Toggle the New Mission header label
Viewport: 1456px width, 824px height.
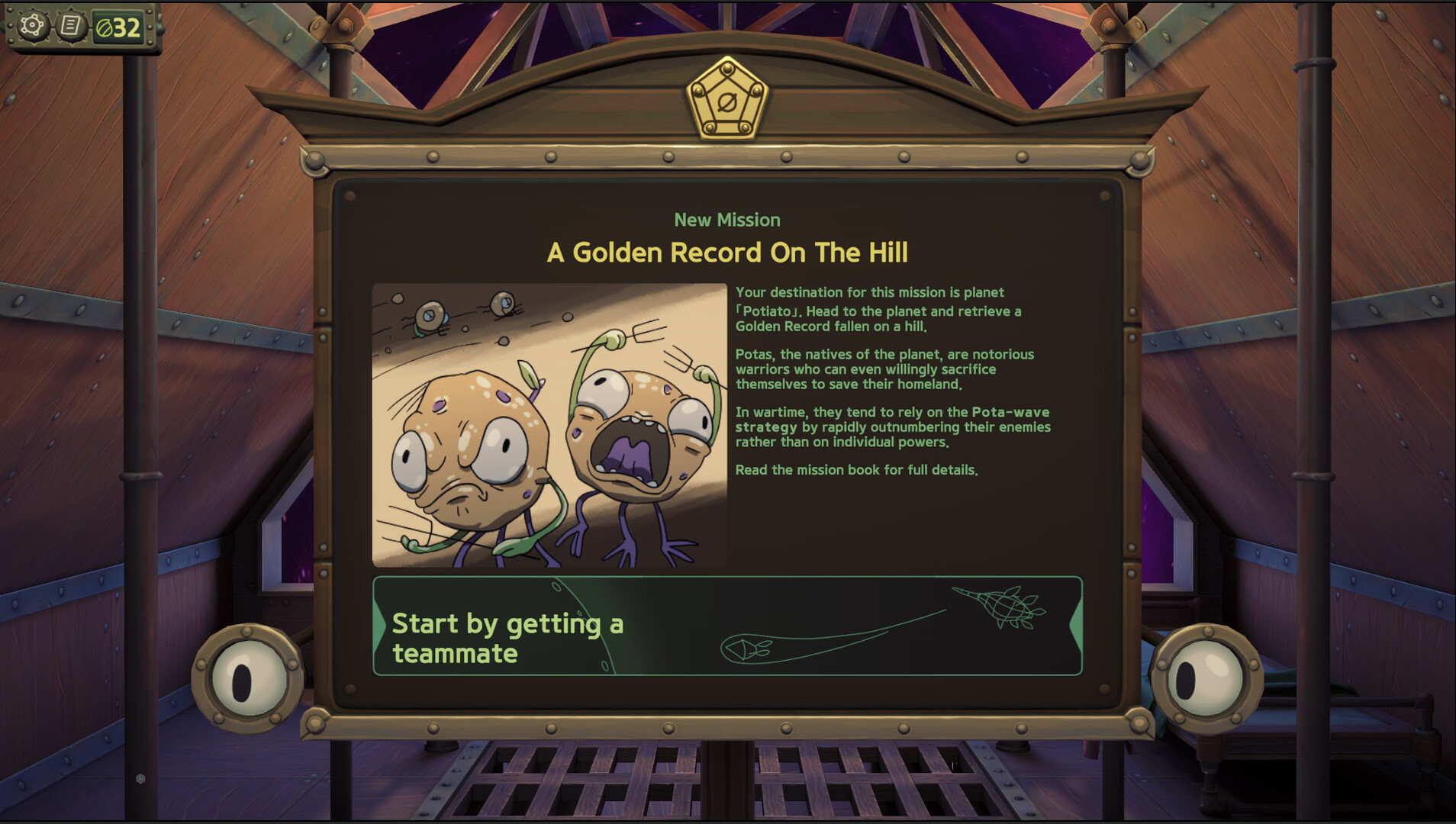click(728, 220)
